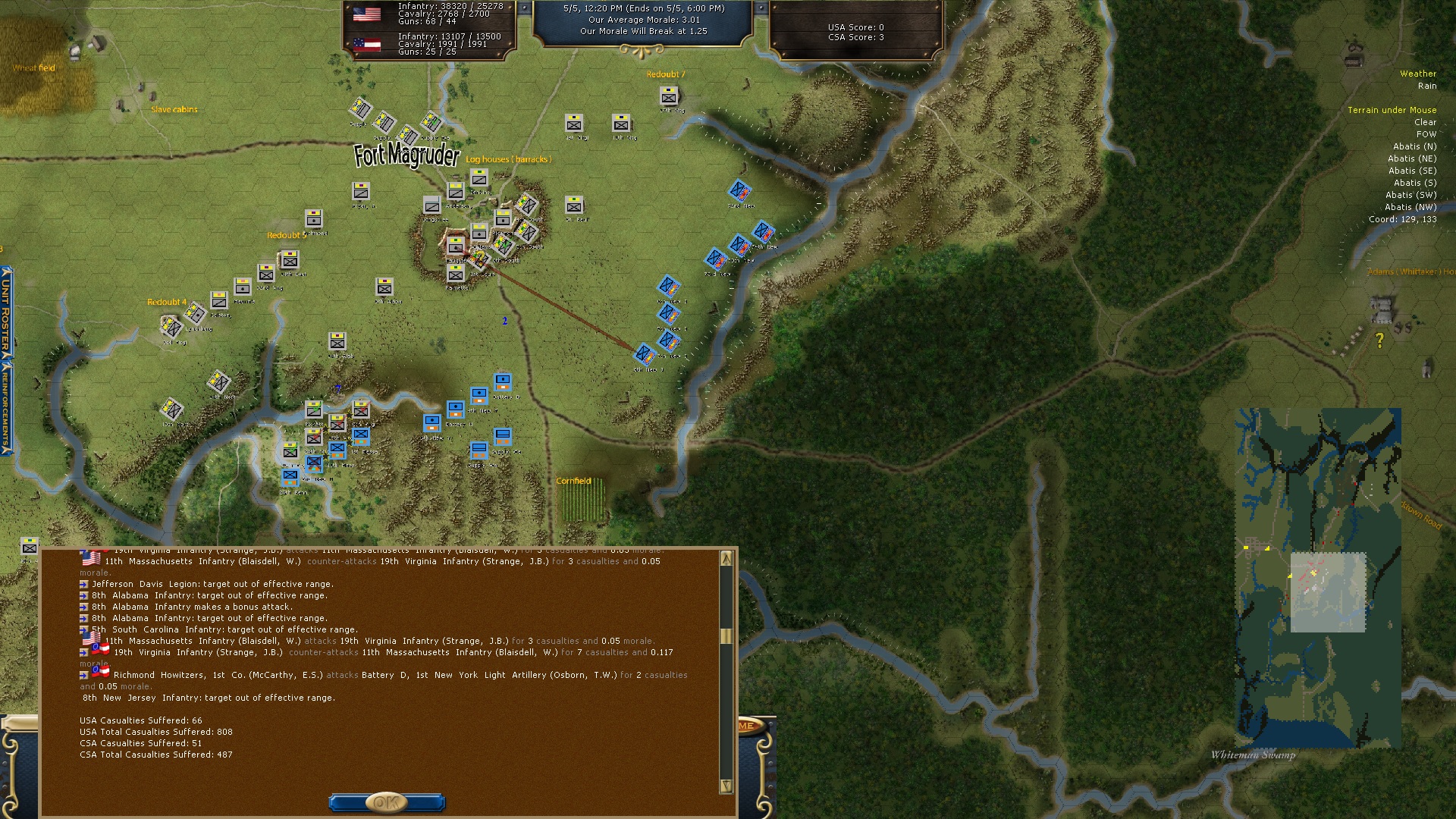Click the combat log's gold scrollbar thumb

pos(726,636)
